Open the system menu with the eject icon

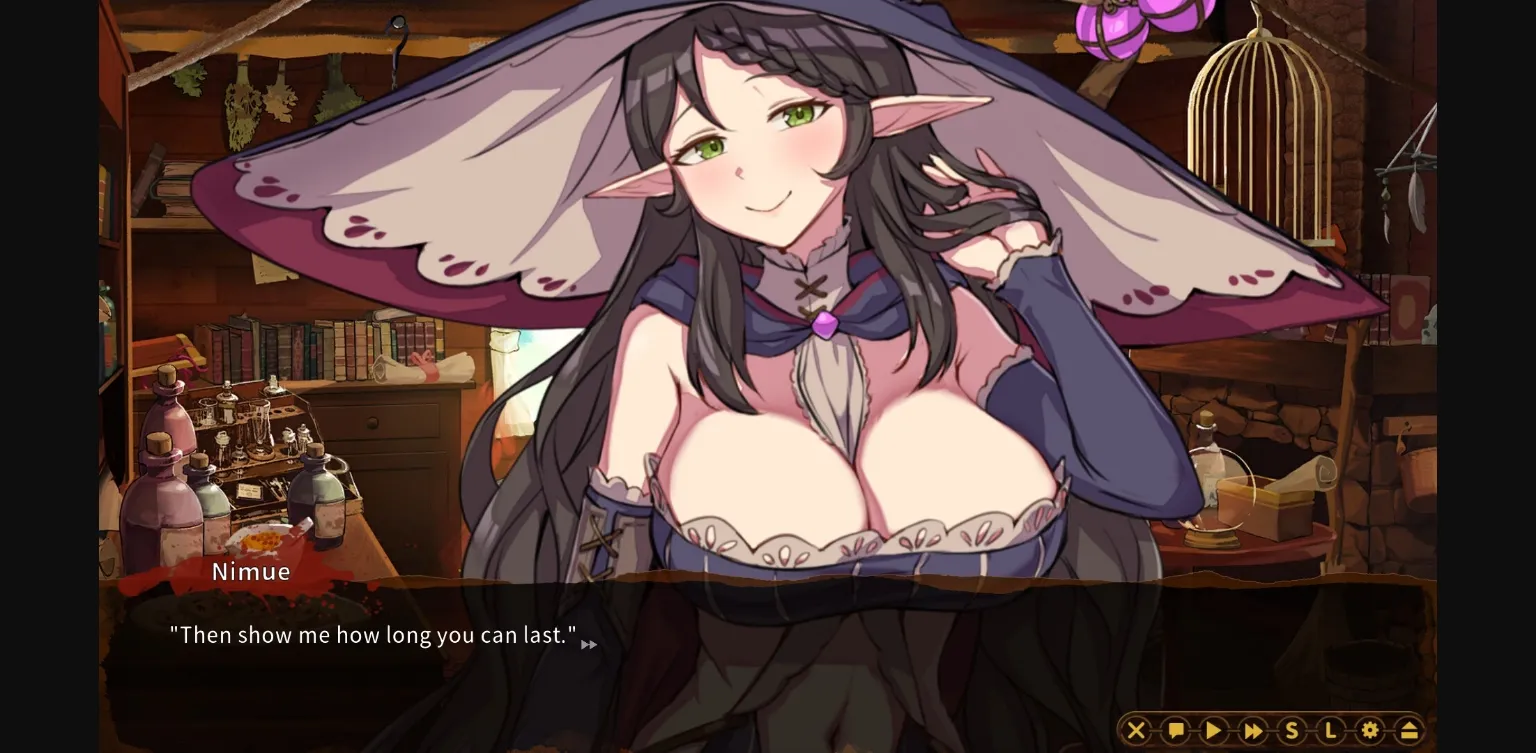click(1407, 730)
